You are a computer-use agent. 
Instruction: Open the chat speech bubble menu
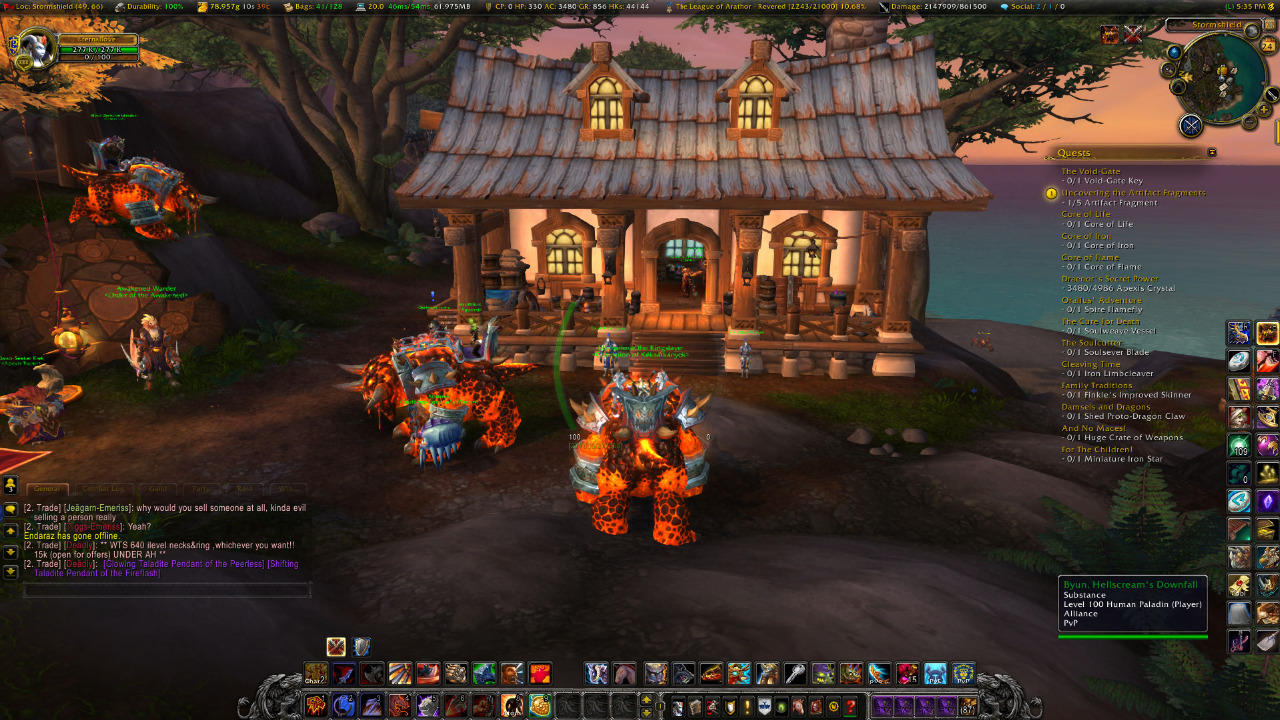pos(11,509)
